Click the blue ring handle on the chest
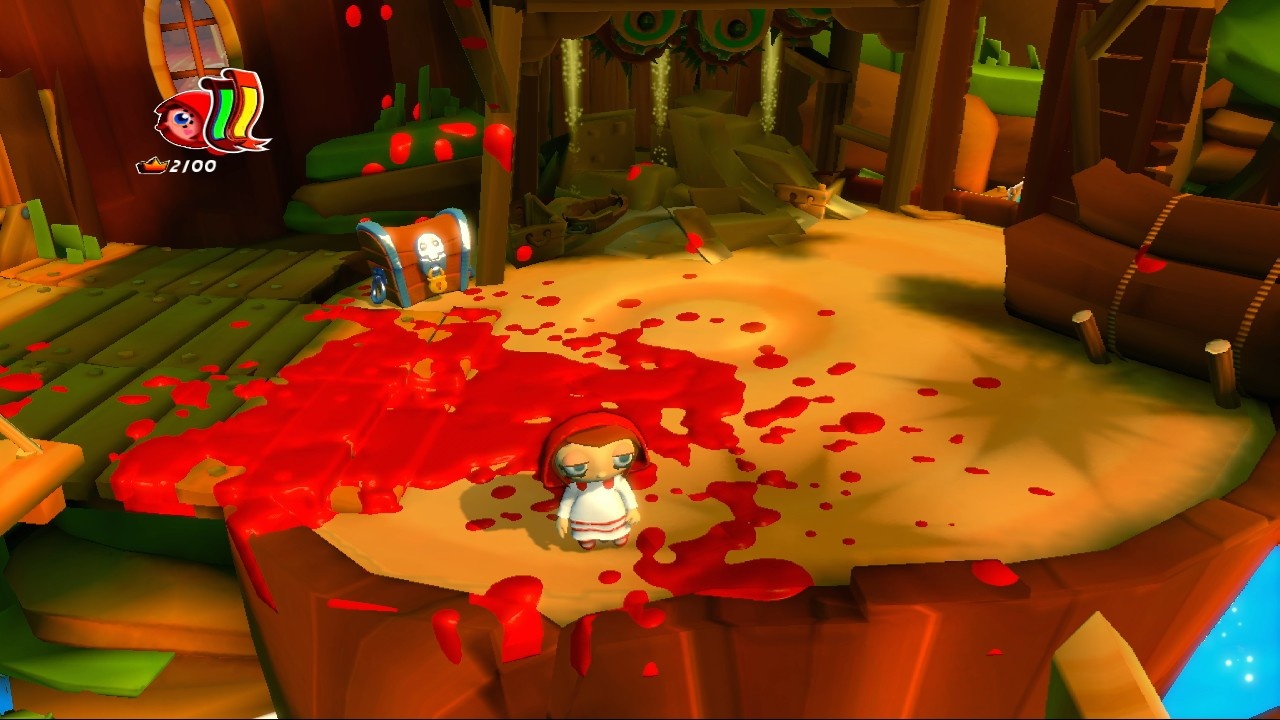Screen dimensions: 1280x720 pyautogui.click(x=378, y=285)
